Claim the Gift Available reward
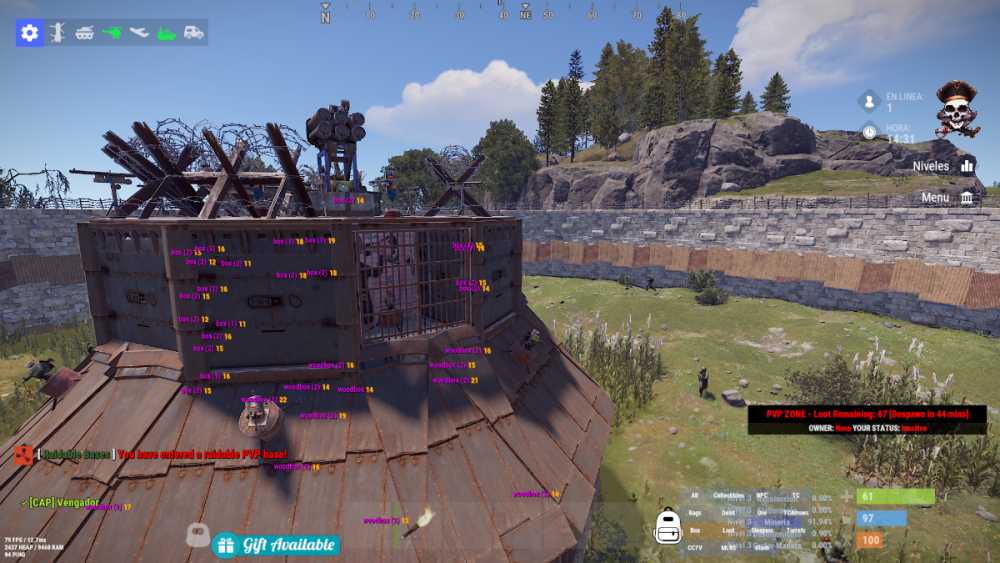Image resolution: width=1000 pixels, height=563 pixels. coord(276,545)
